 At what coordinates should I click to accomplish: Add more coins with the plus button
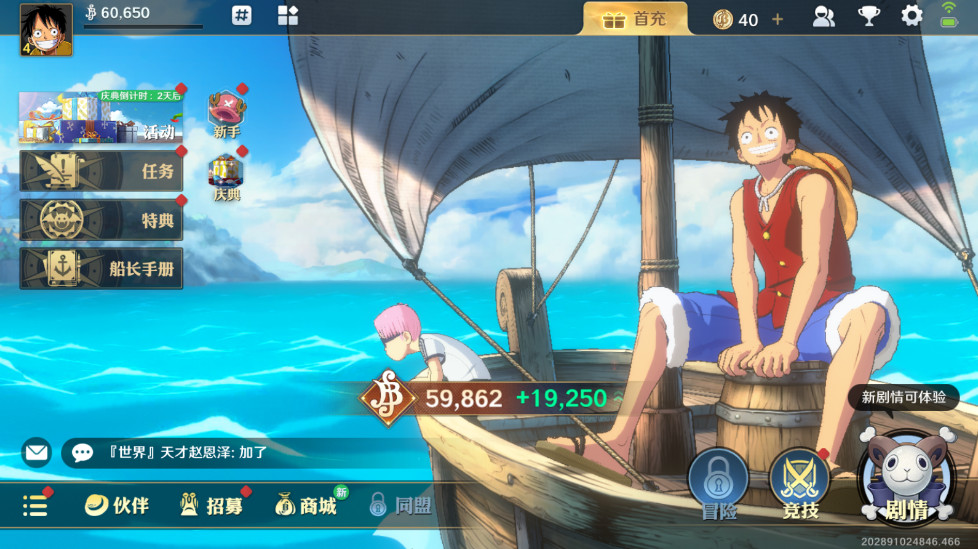click(x=777, y=19)
